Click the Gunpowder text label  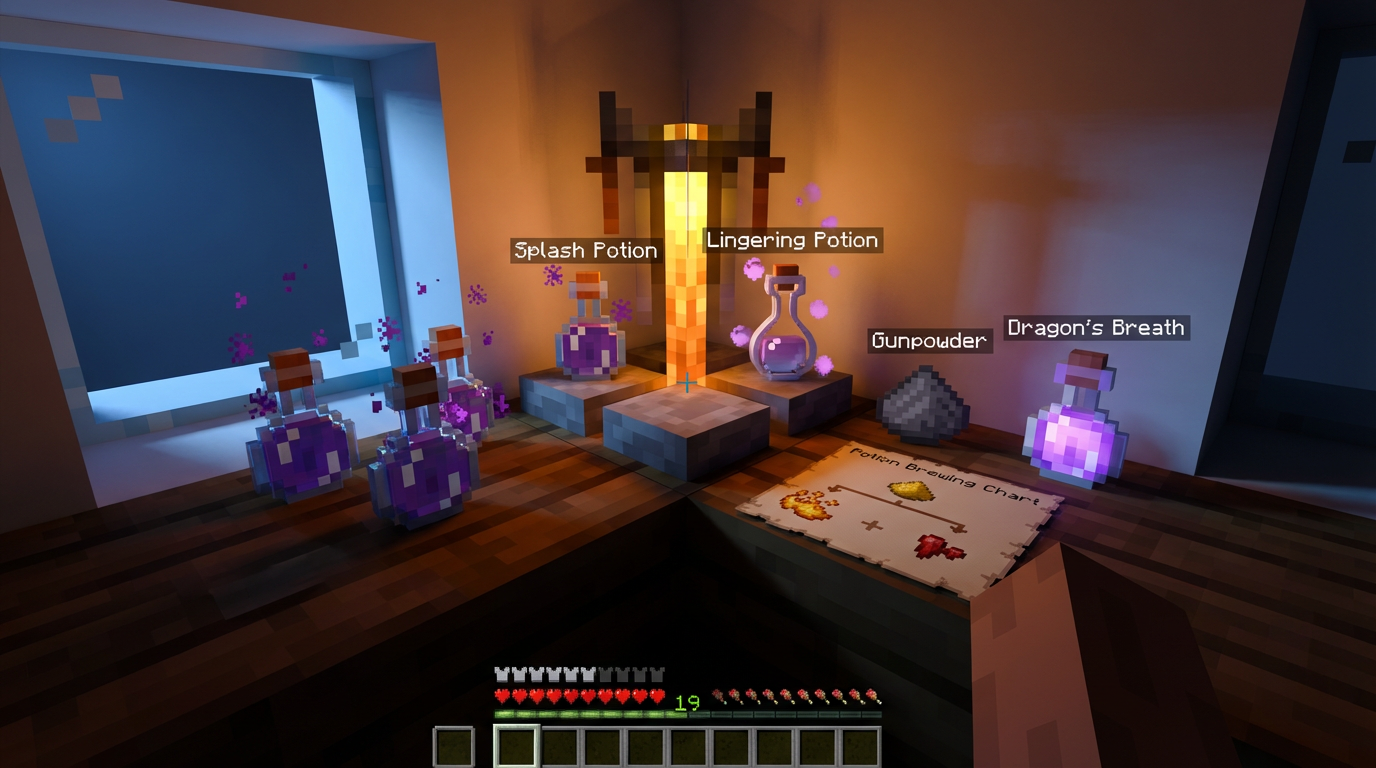tap(928, 341)
